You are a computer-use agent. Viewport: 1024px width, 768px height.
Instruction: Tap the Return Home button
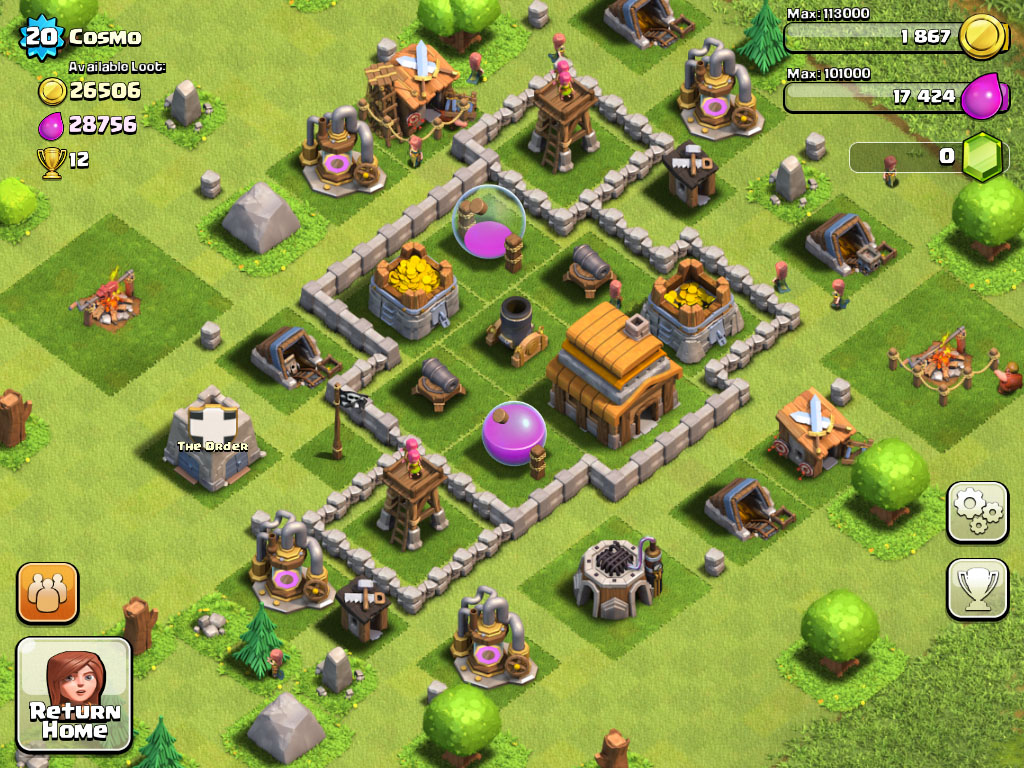pyautogui.click(x=74, y=695)
